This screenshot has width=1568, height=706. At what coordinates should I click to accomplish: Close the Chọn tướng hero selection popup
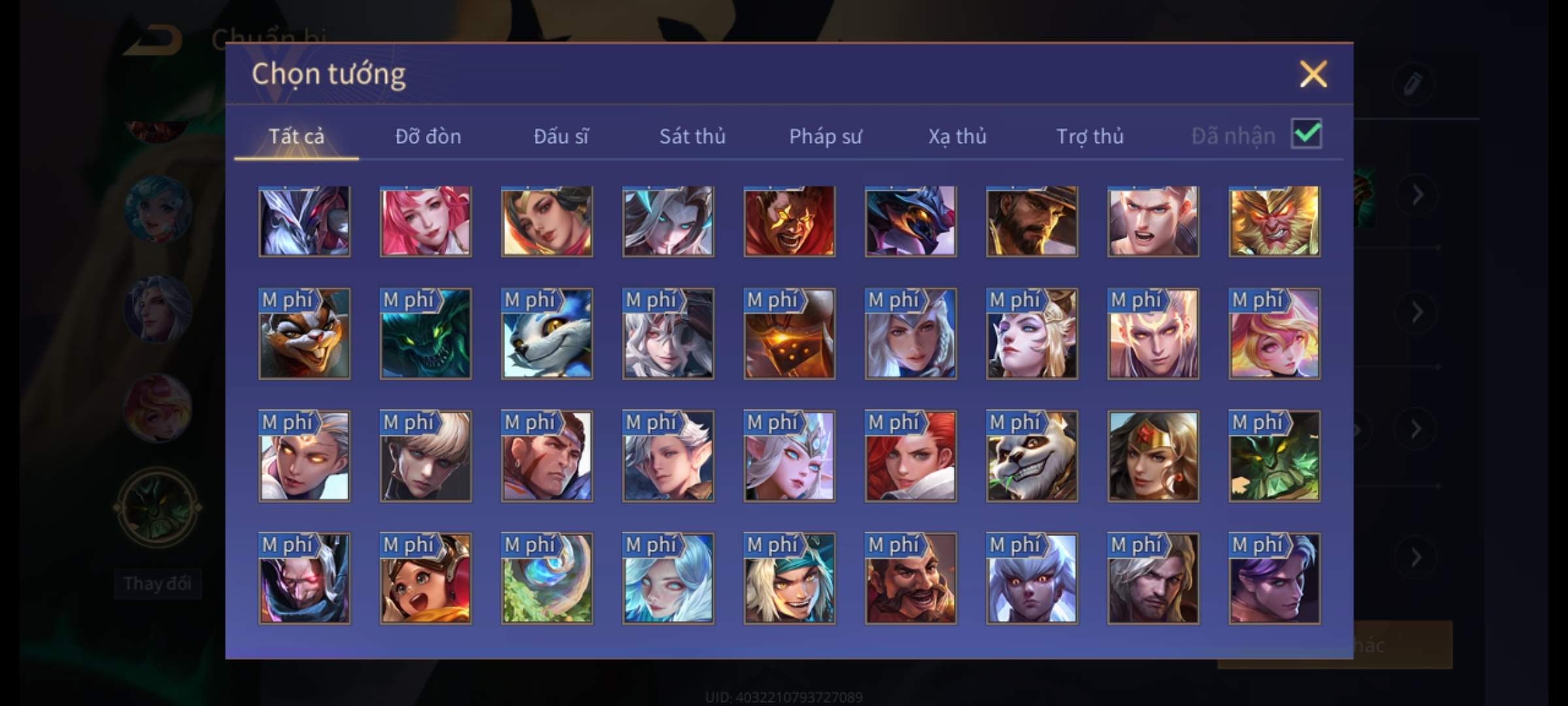(1313, 74)
